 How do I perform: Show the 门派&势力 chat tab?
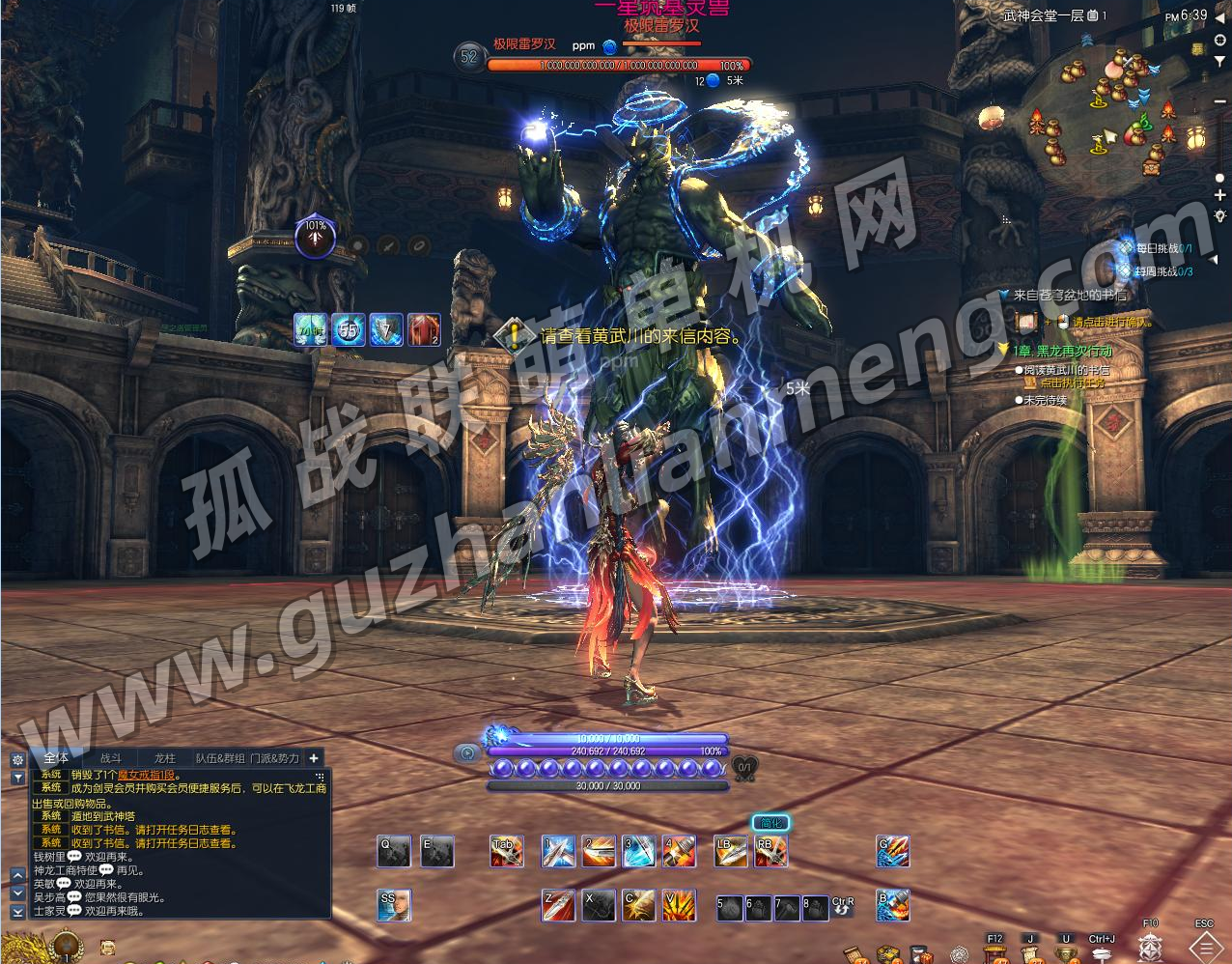point(275,758)
